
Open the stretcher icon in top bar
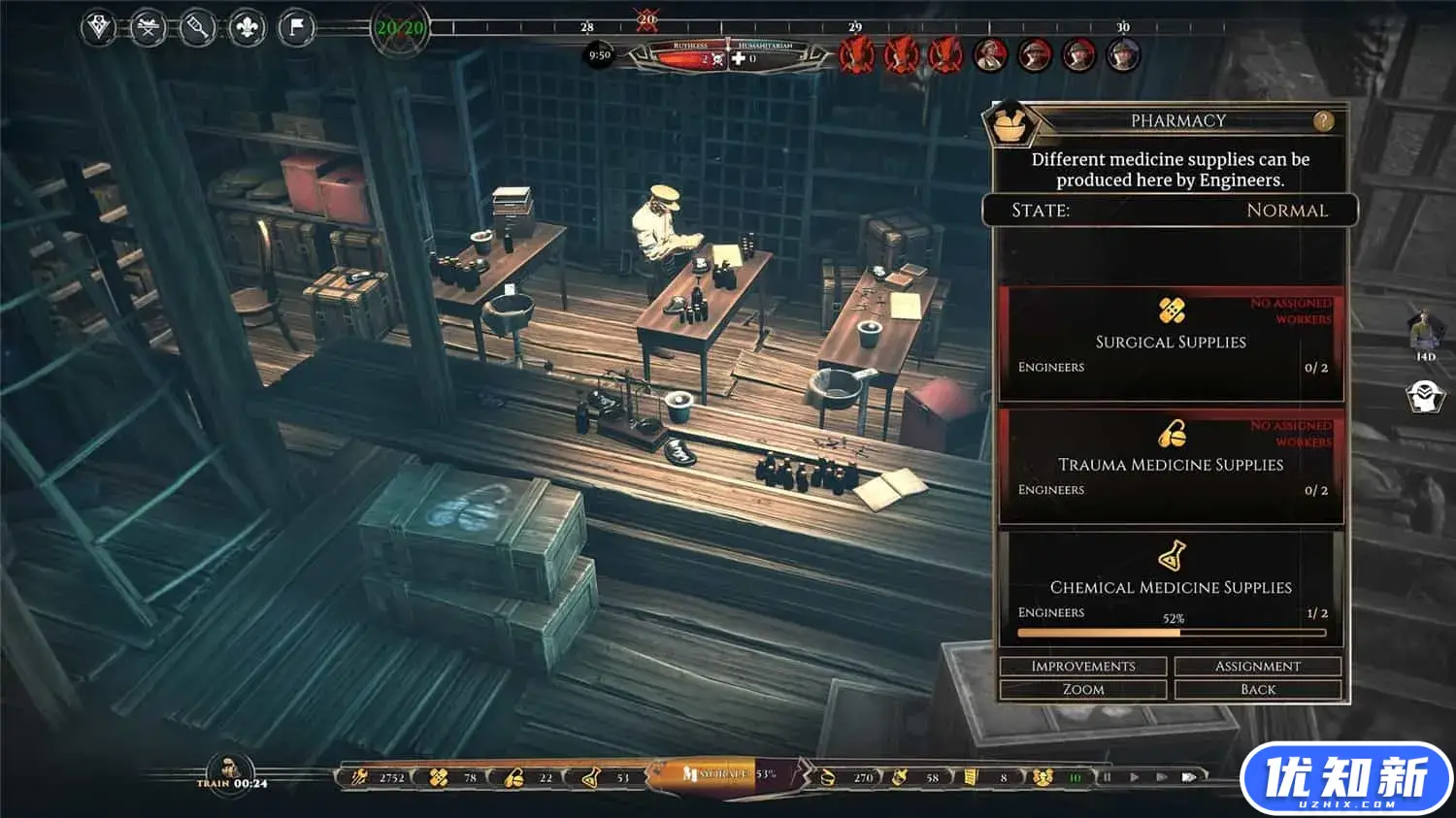pyautogui.click(x=148, y=27)
